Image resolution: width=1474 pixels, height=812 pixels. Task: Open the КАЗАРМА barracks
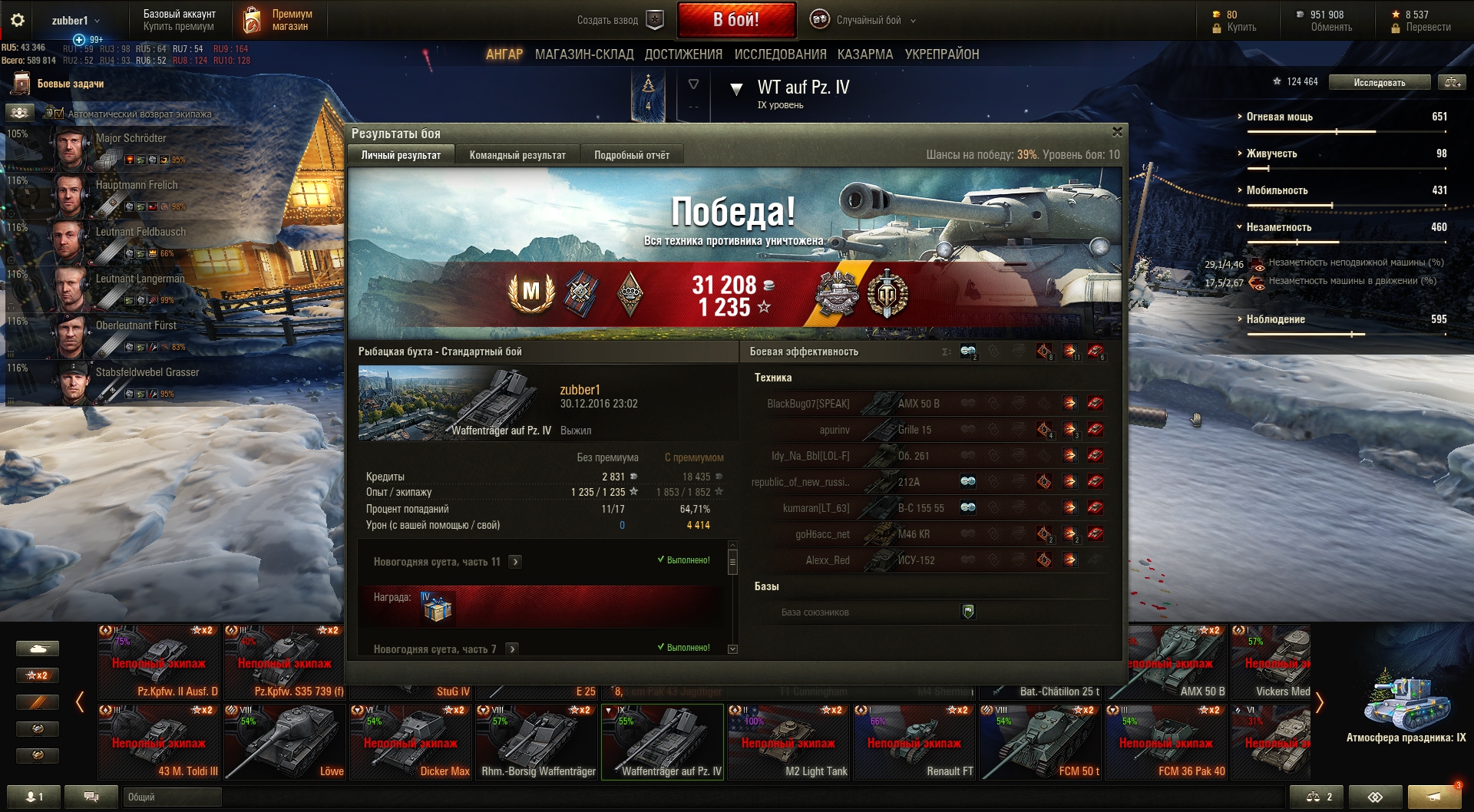[x=865, y=54]
